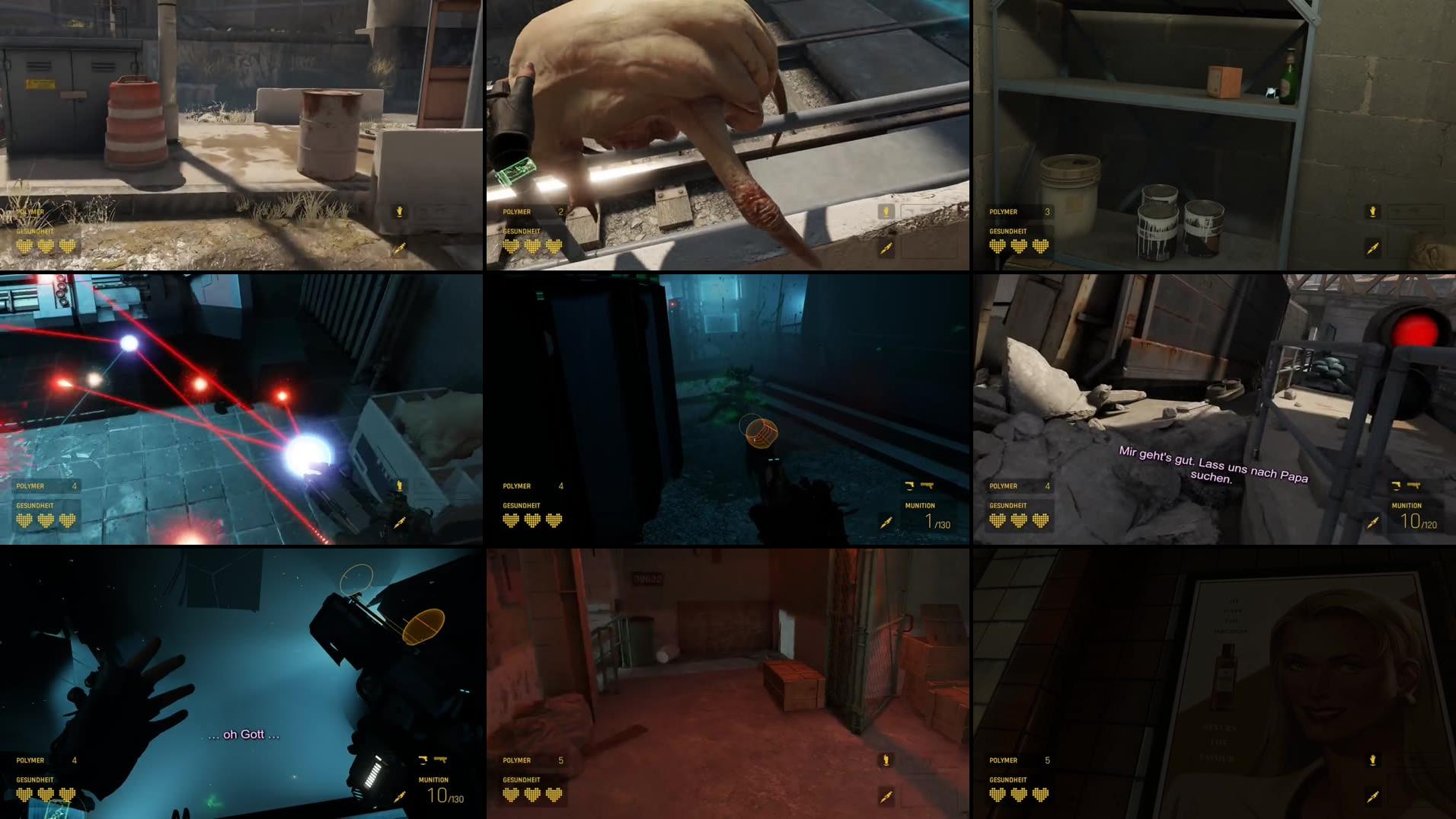Toggle the first GESUNDHEIT heart in the top-left panel
The image size is (1456, 819).
coord(23,246)
